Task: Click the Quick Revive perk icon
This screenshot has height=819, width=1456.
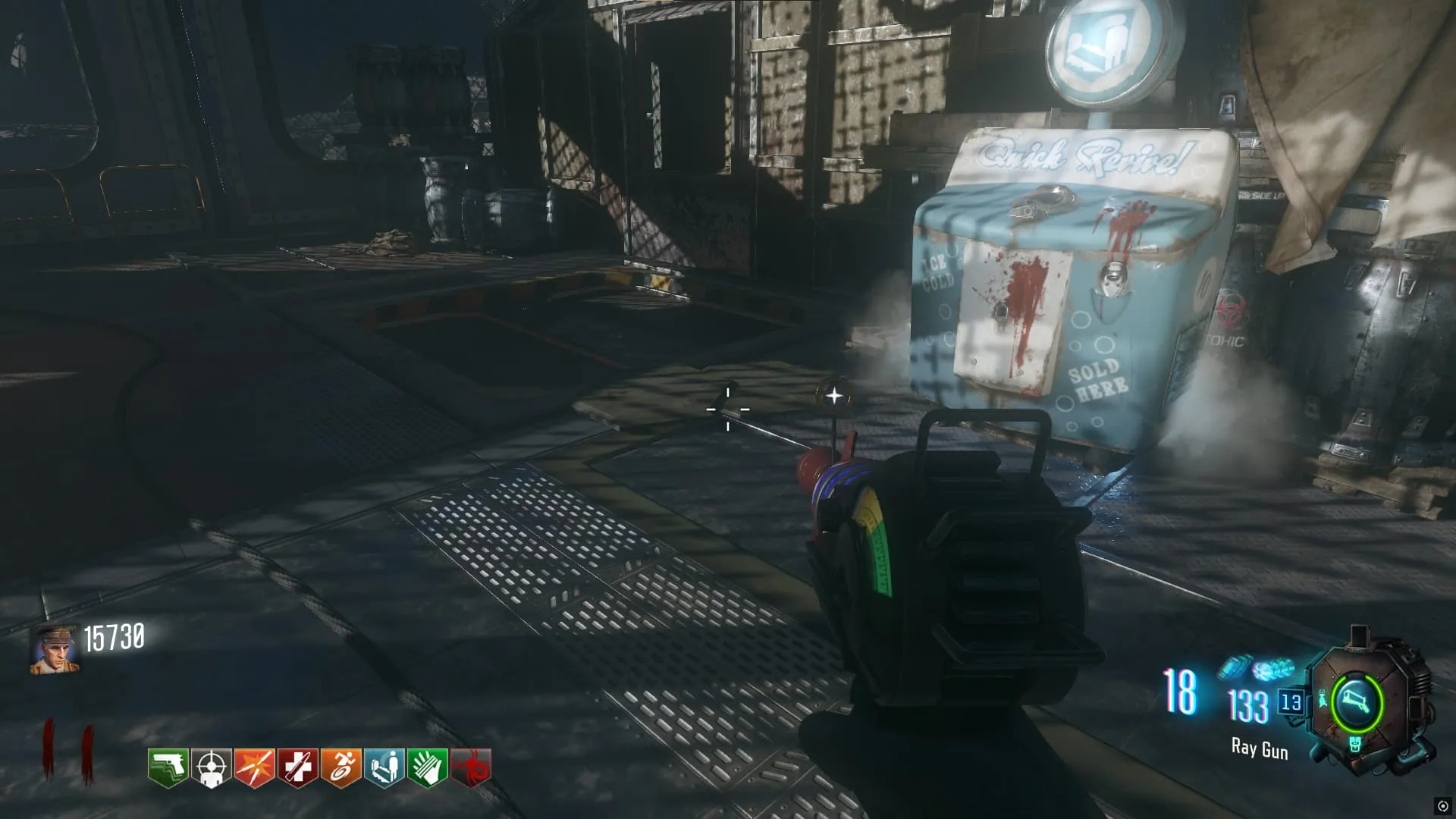Action: point(384,767)
